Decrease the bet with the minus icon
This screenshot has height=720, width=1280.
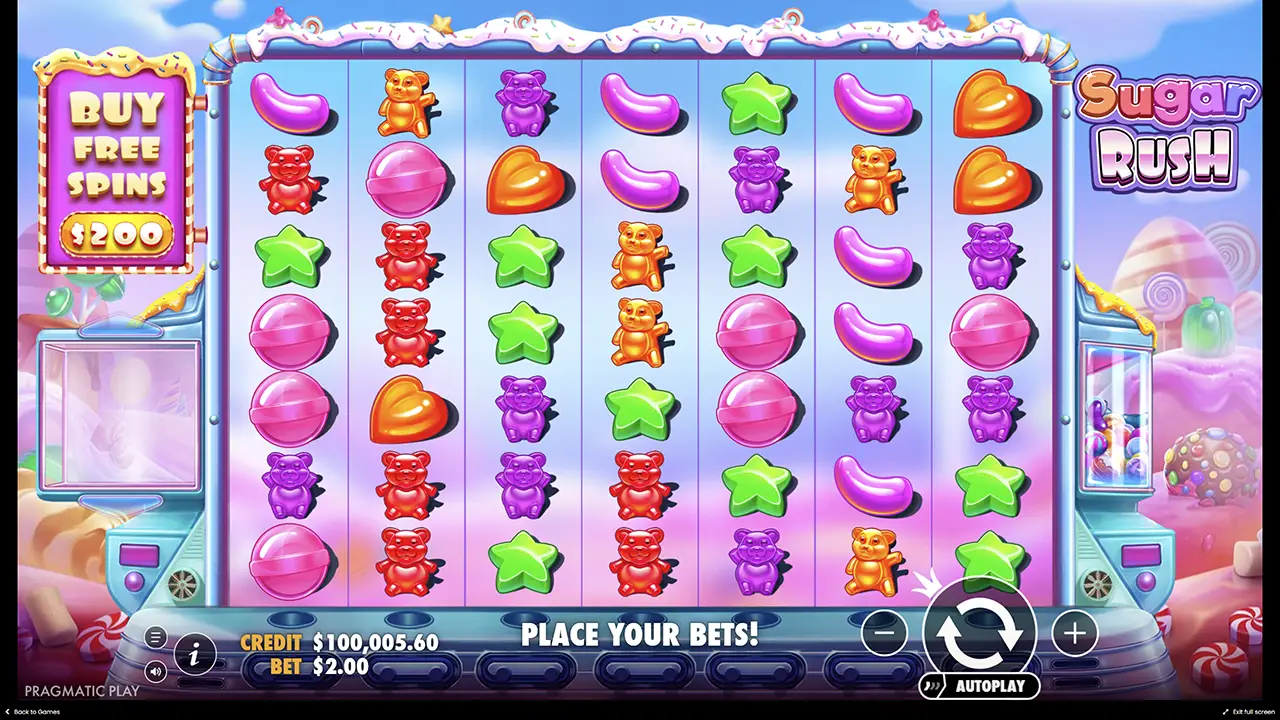(x=884, y=633)
